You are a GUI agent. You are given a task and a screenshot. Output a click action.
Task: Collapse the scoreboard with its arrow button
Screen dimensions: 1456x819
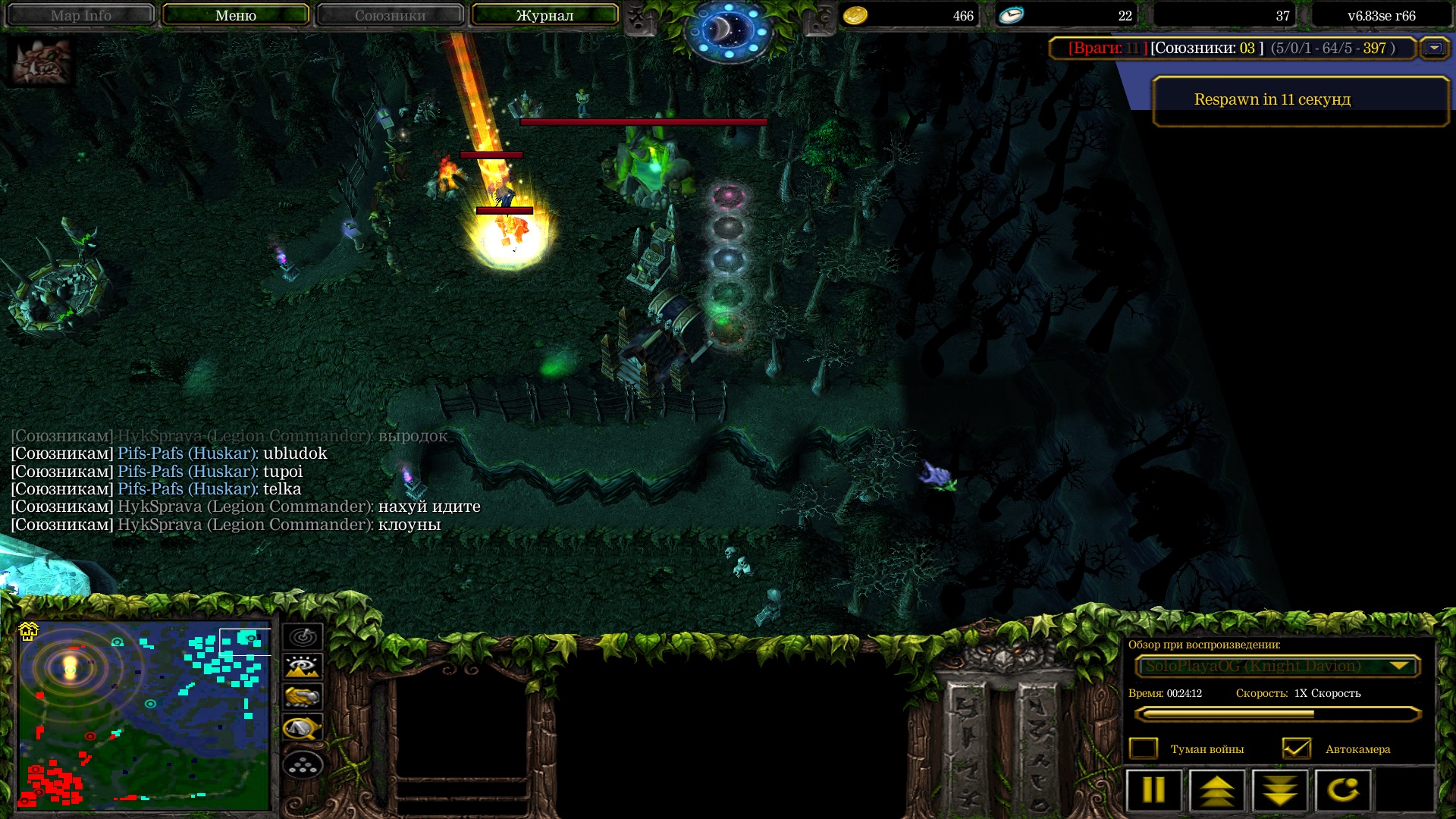1433,48
